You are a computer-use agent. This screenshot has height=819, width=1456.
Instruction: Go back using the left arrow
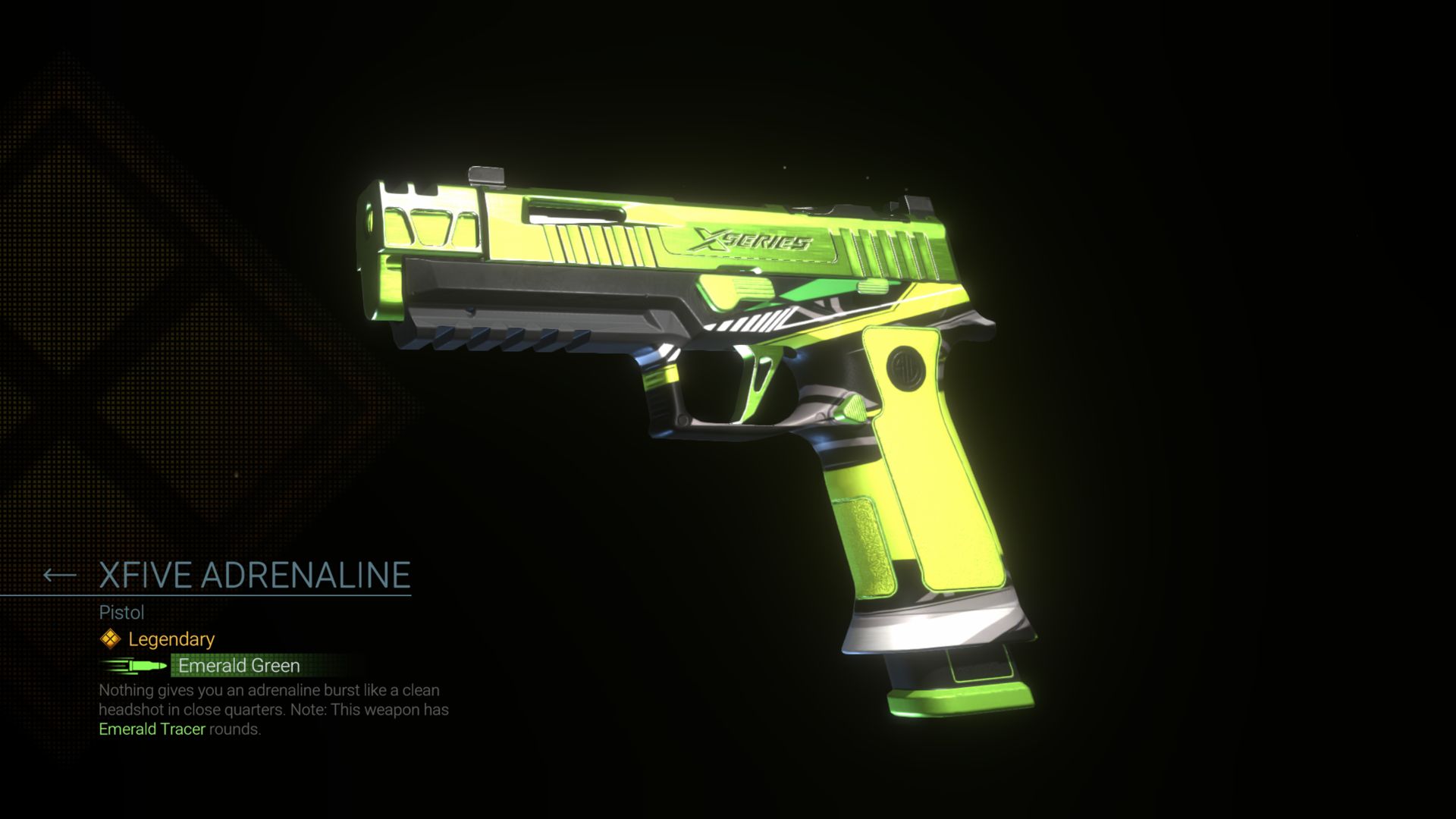point(59,576)
